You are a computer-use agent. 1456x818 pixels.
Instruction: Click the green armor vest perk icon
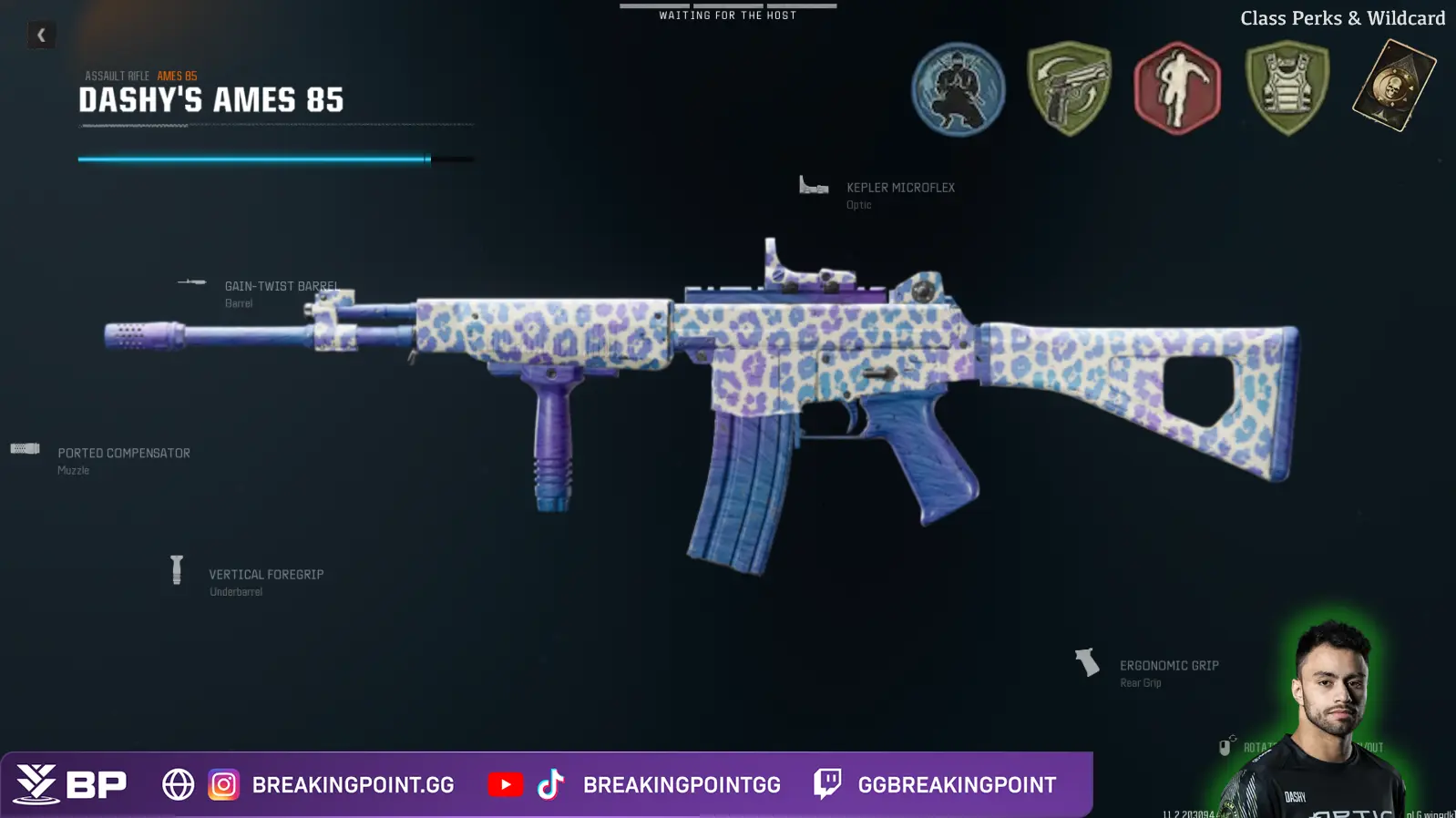1287,89
